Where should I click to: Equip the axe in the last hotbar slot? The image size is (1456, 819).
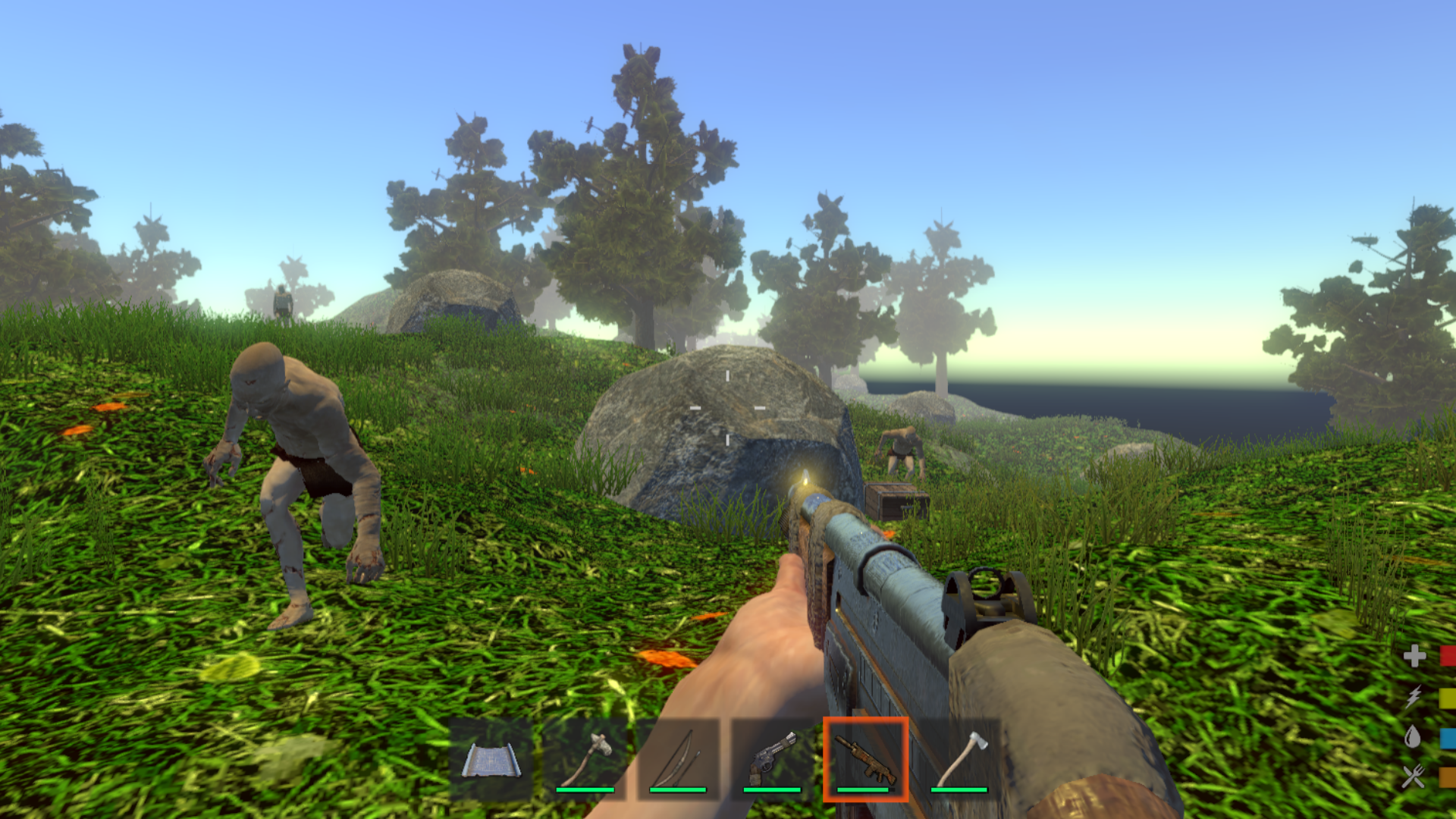[962, 758]
